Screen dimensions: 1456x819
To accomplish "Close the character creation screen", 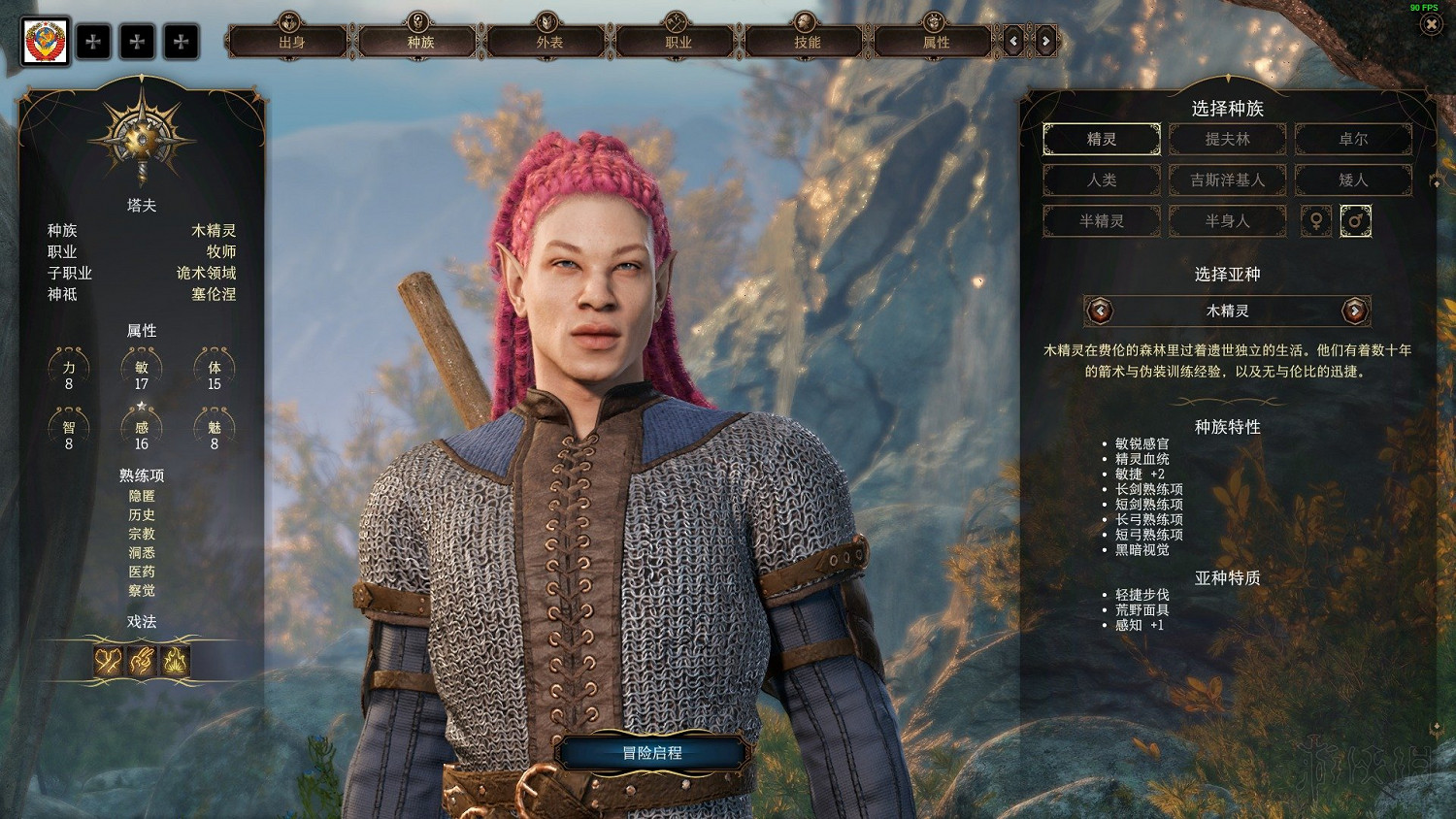I will [1431, 24].
